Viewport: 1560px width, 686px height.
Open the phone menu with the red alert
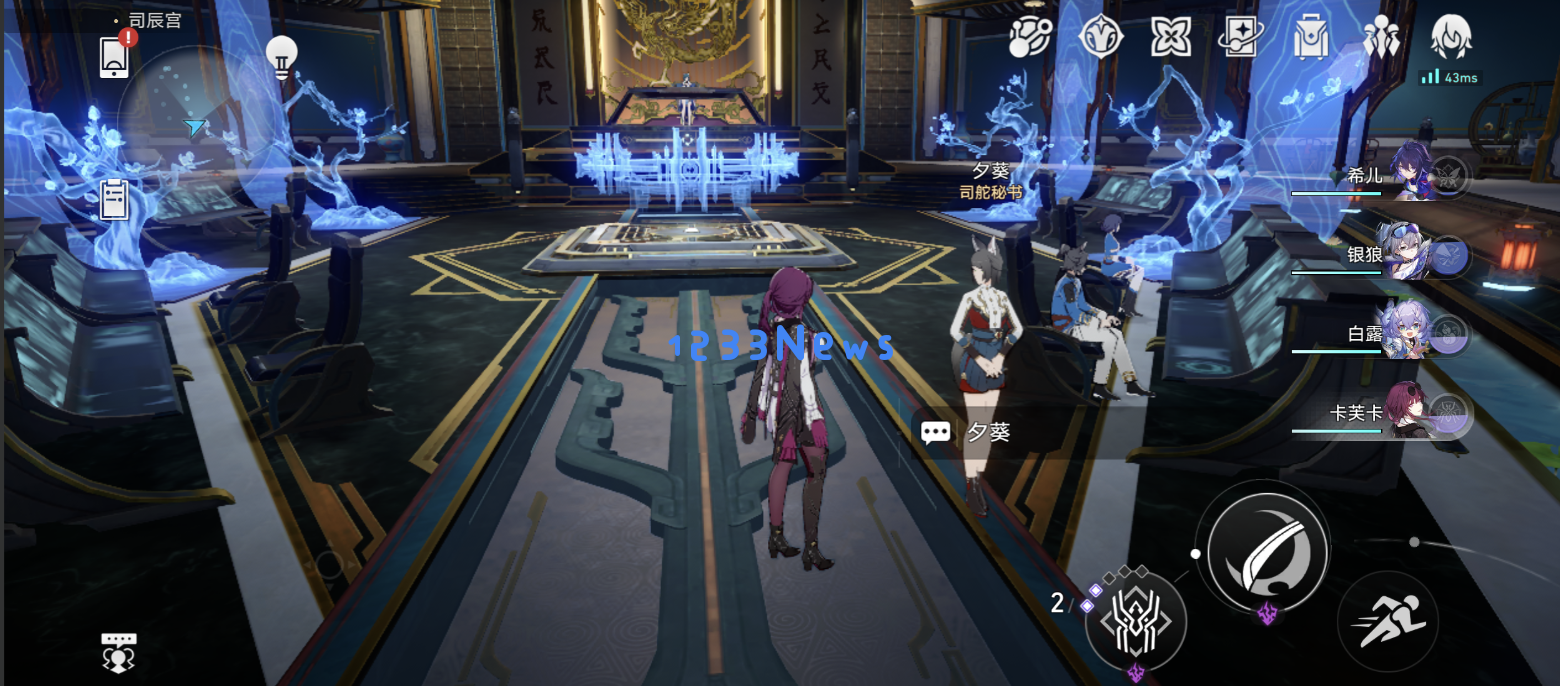point(114,56)
